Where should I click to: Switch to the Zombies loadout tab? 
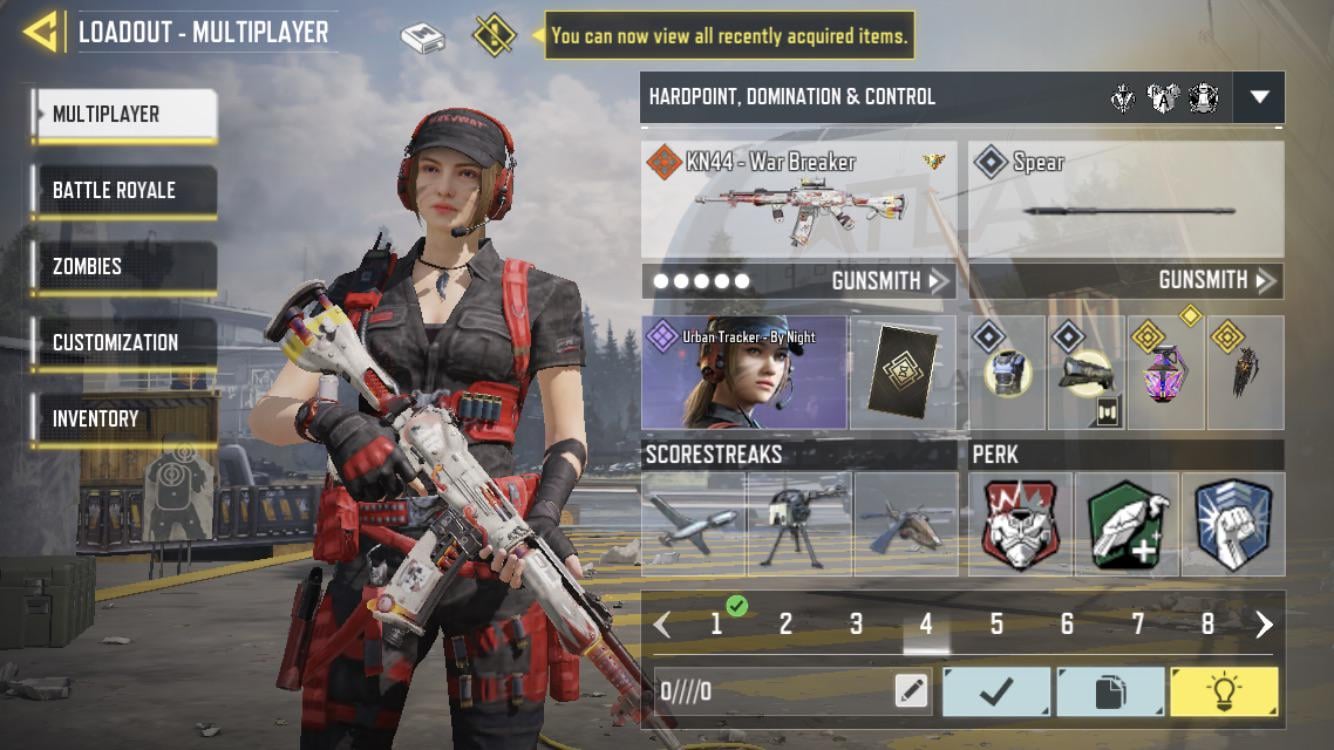[125, 266]
